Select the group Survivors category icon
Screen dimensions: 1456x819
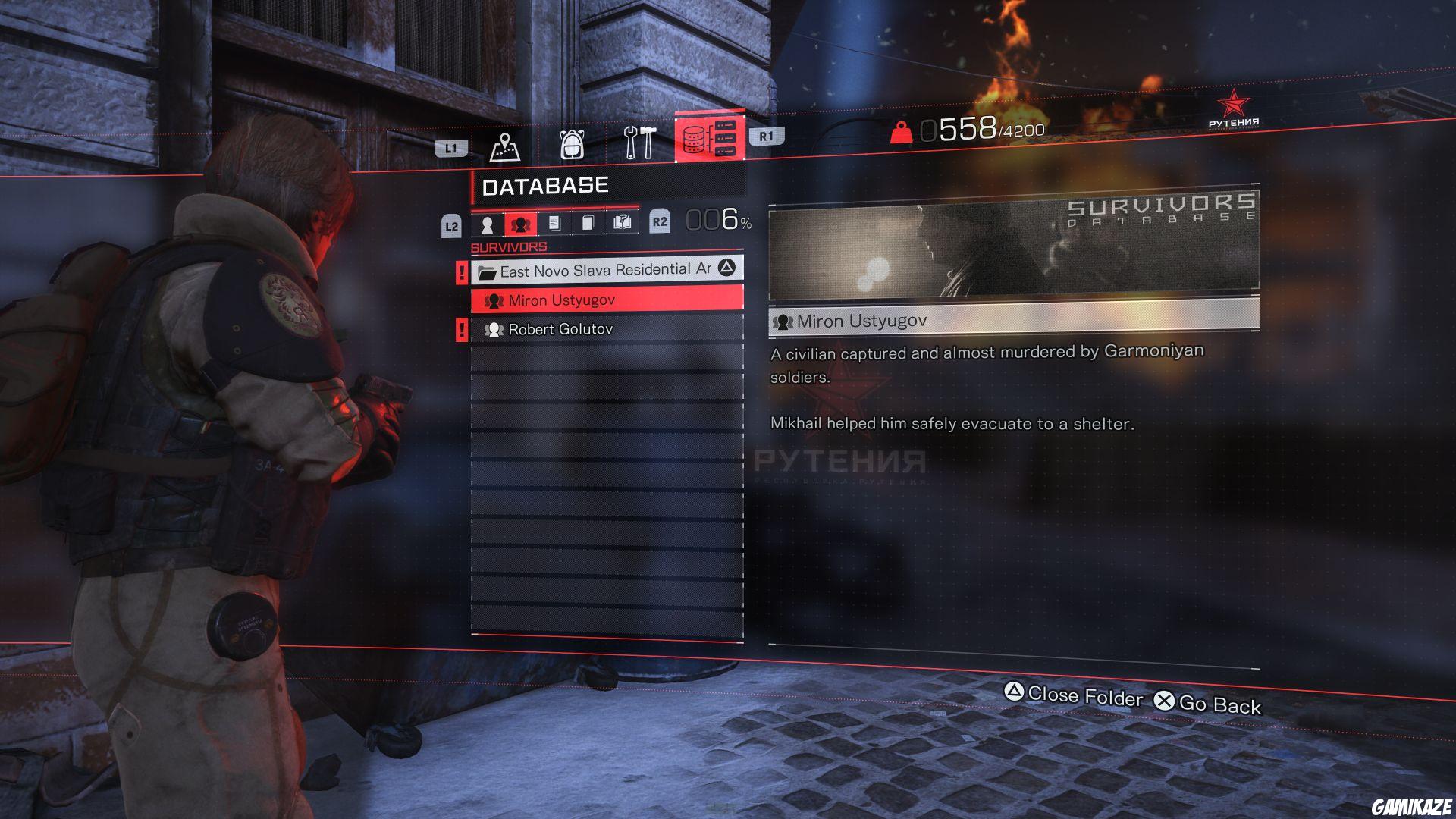(x=522, y=224)
